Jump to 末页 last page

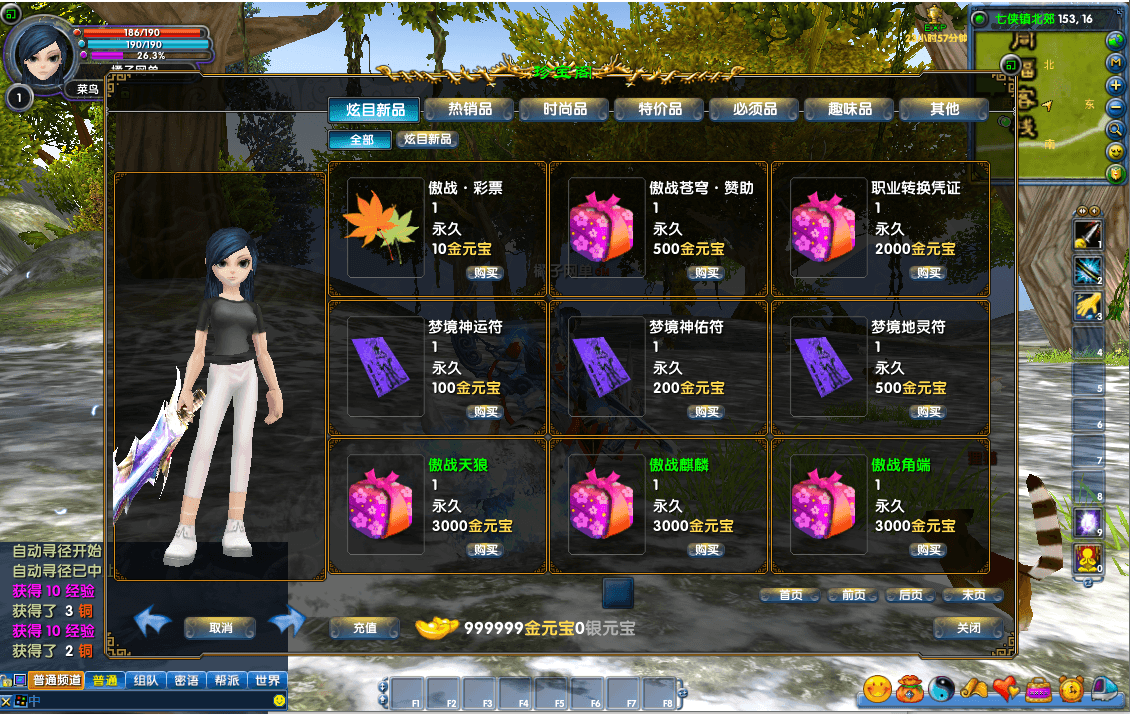click(972, 595)
